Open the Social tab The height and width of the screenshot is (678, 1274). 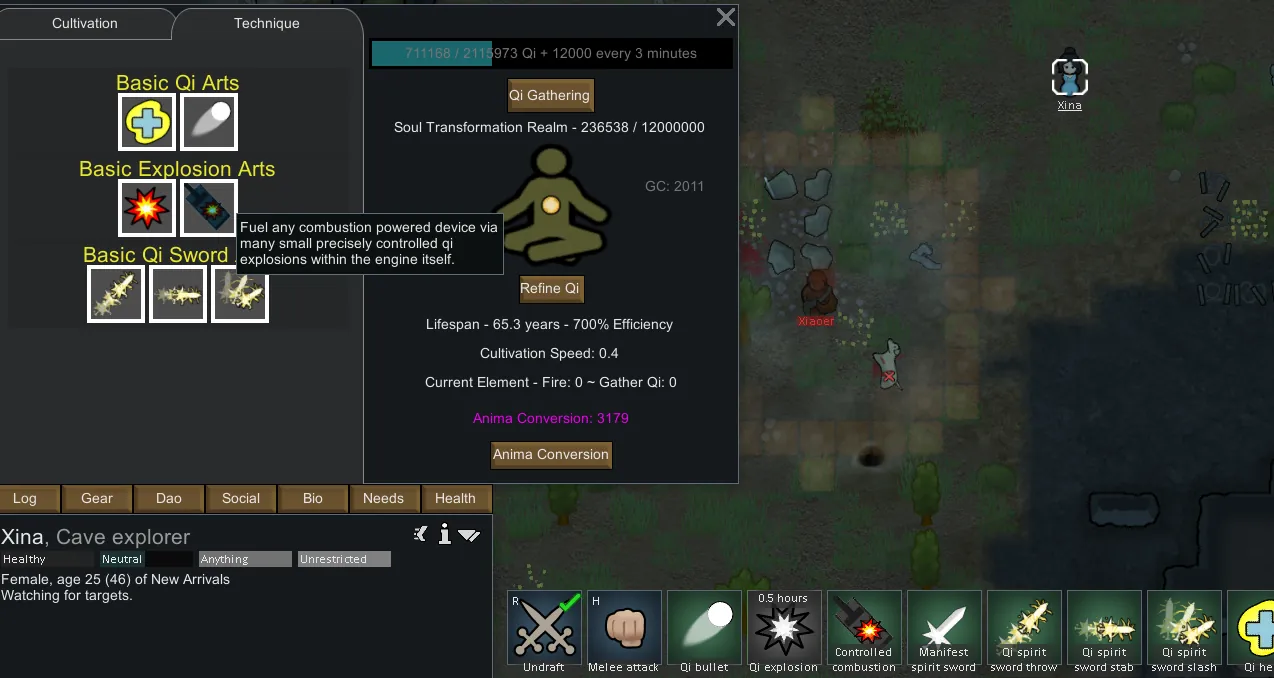tap(241, 498)
